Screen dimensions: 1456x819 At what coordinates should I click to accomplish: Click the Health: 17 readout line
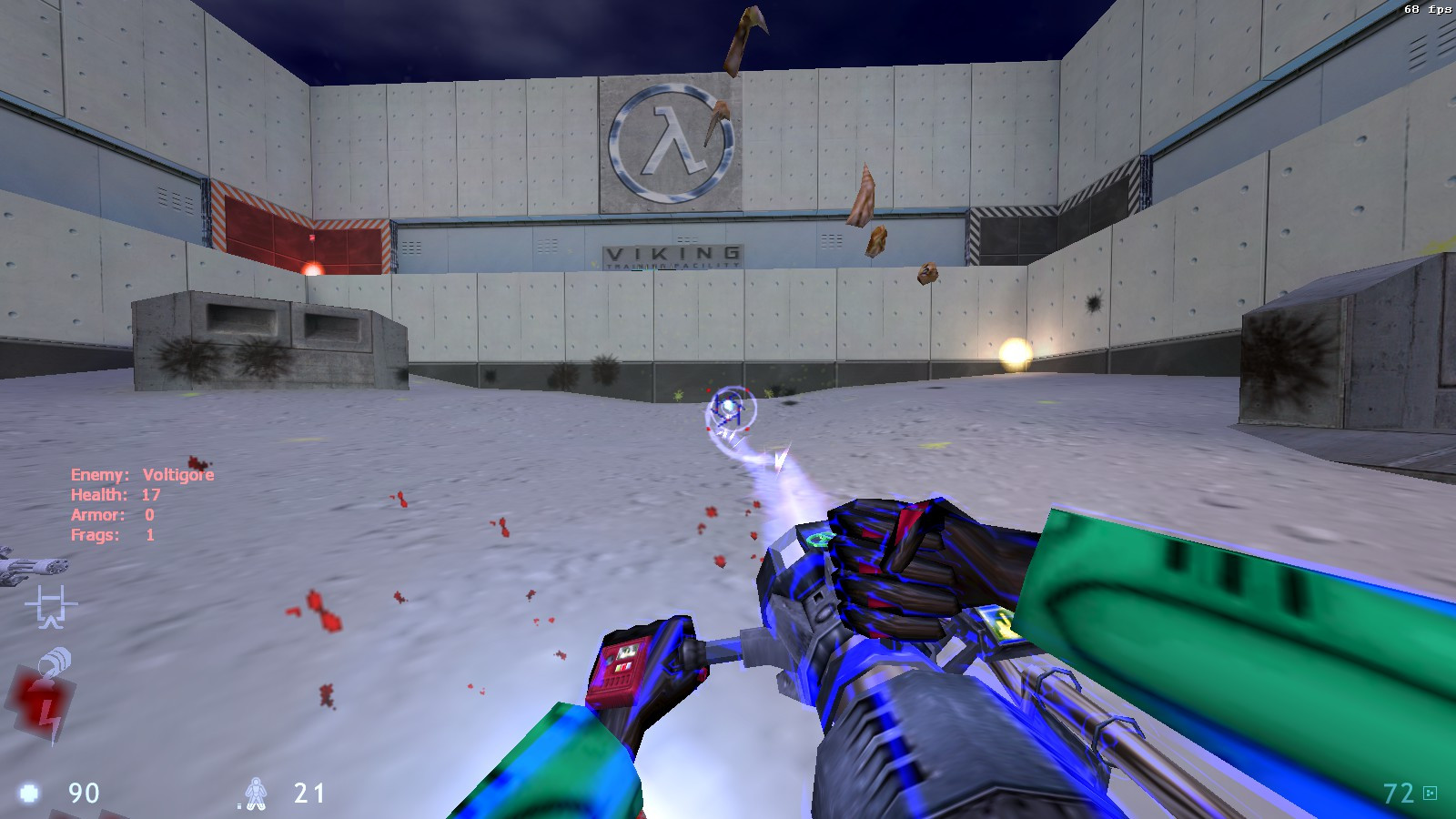tap(115, 494)
